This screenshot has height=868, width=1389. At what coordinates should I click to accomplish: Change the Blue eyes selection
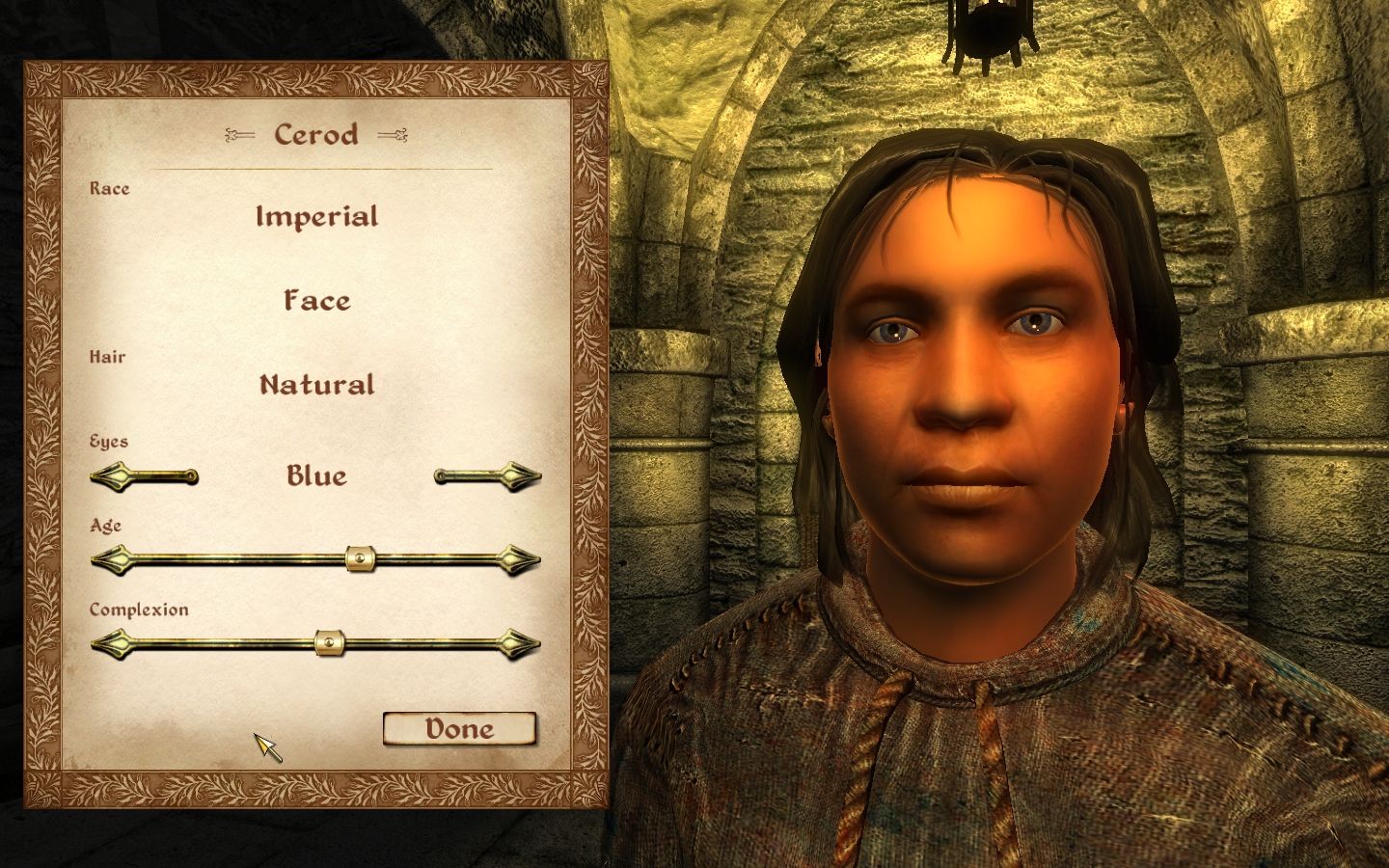tap(315, 475)
